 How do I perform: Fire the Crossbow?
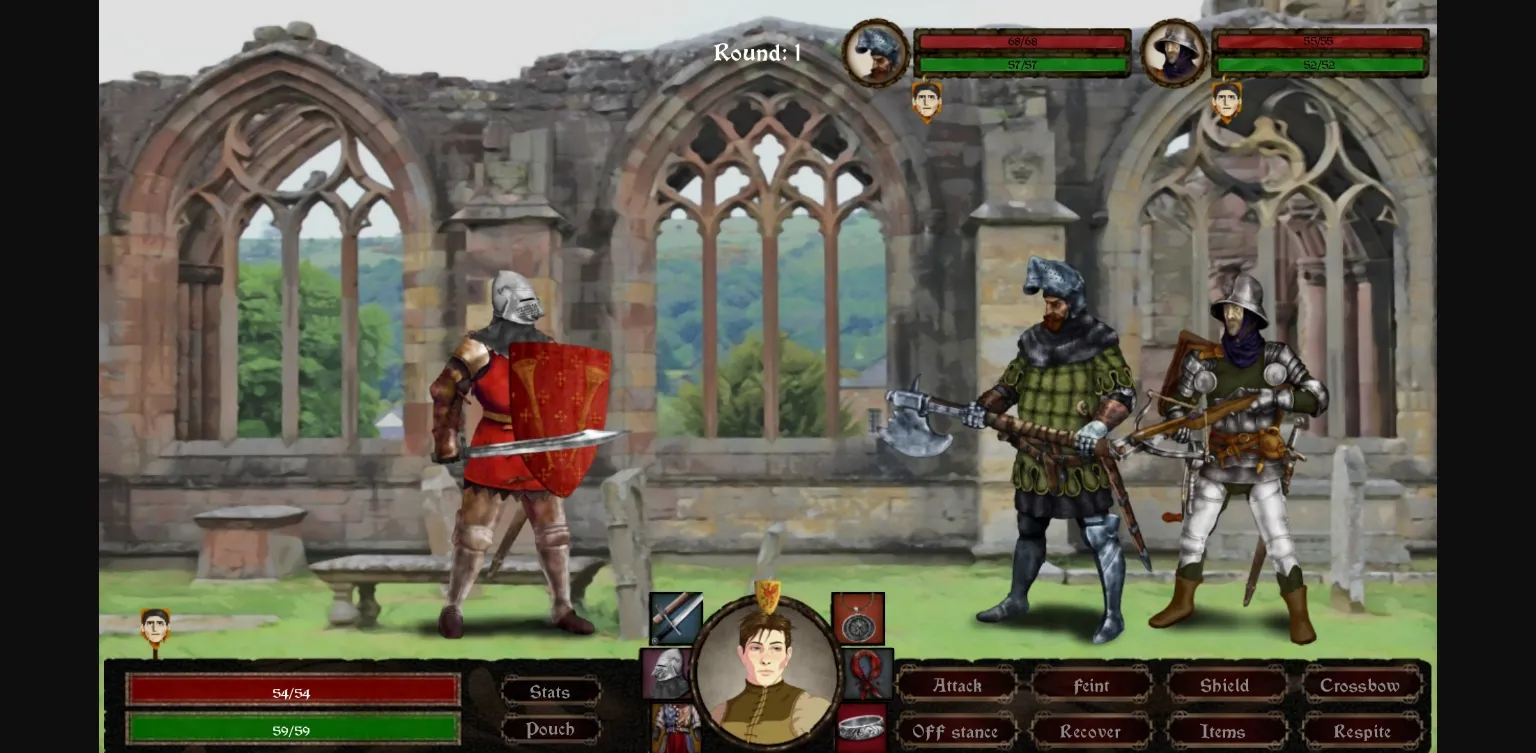pyautogui.click(x=1360, y=686)
